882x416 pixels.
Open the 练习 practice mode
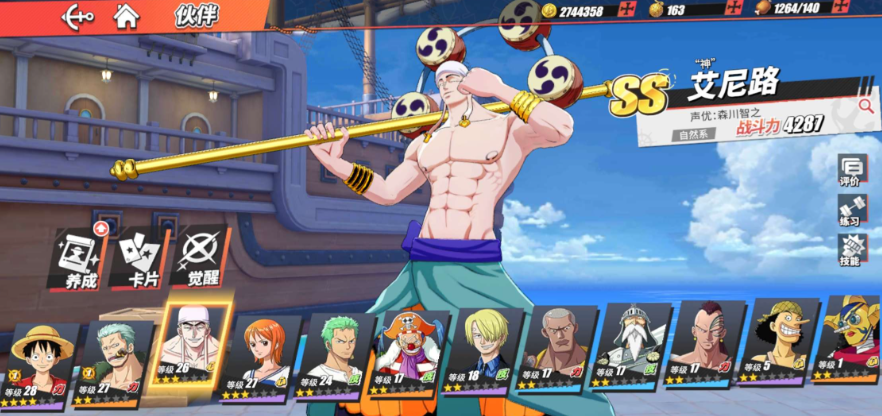851,211
